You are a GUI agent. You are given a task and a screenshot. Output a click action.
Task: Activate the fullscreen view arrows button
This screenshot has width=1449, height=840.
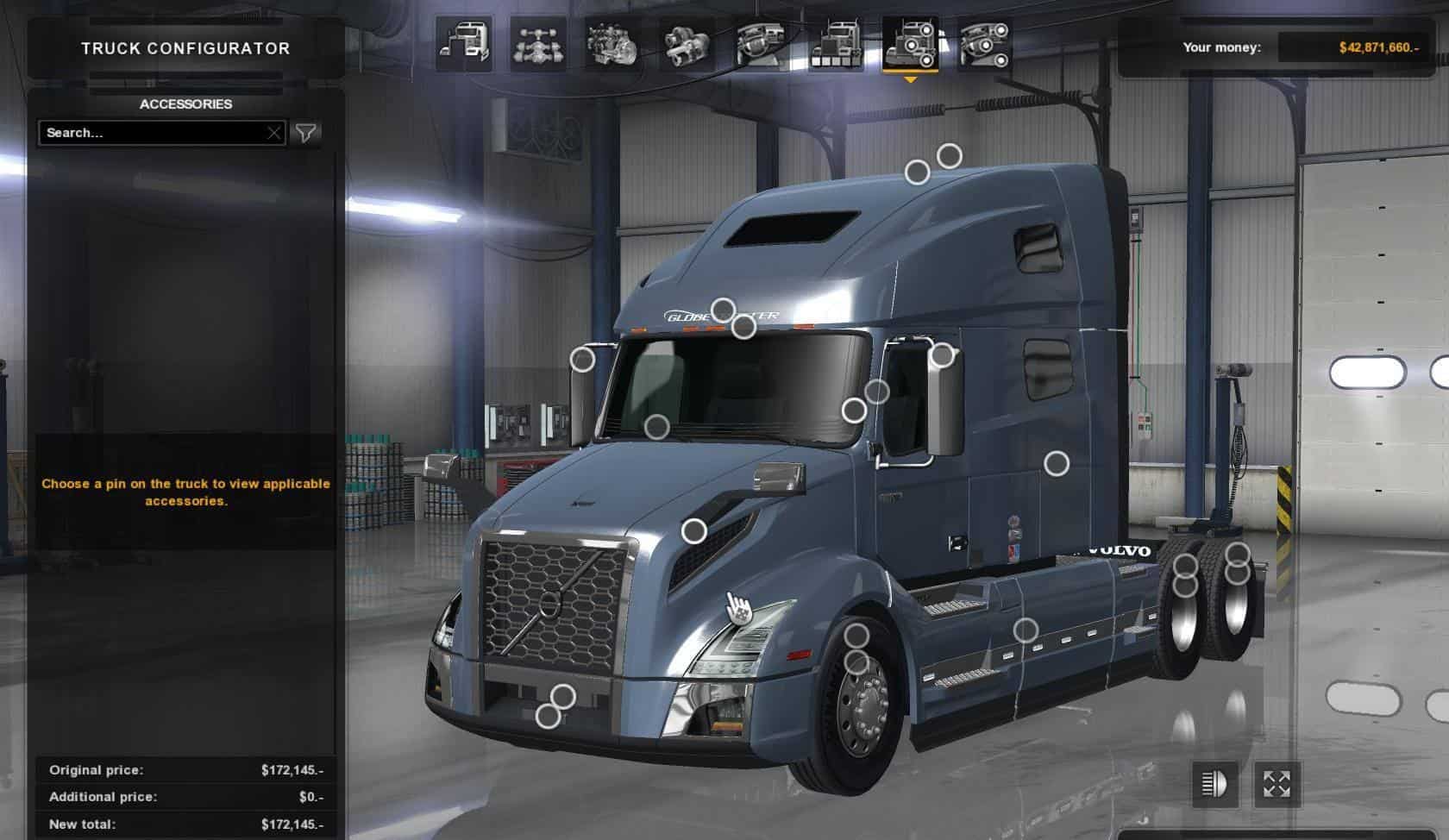[x=1276, y=784]
